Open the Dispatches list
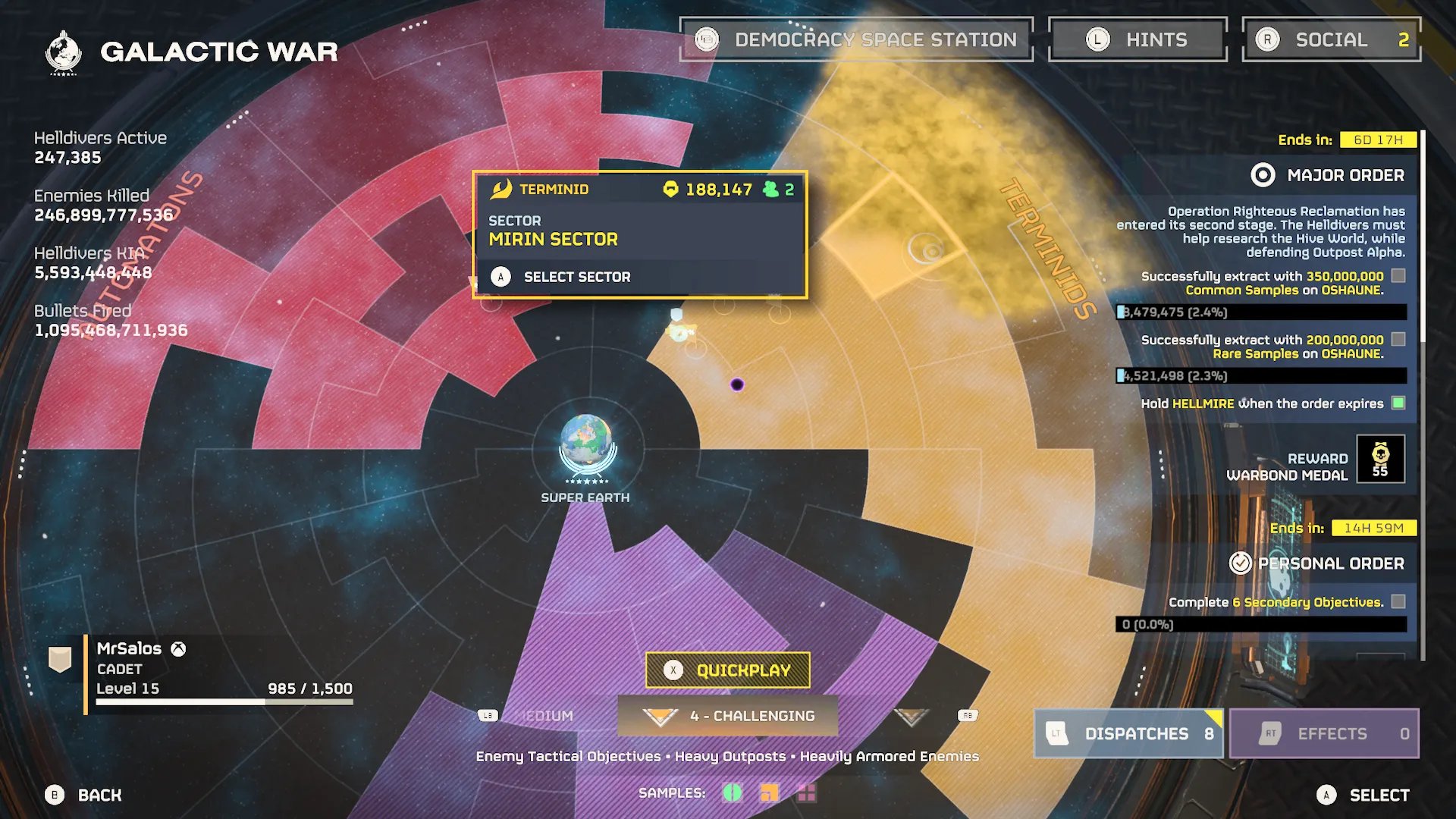Image resolution: width=1456 pixels, height=819 pixels. point(1129,733)
